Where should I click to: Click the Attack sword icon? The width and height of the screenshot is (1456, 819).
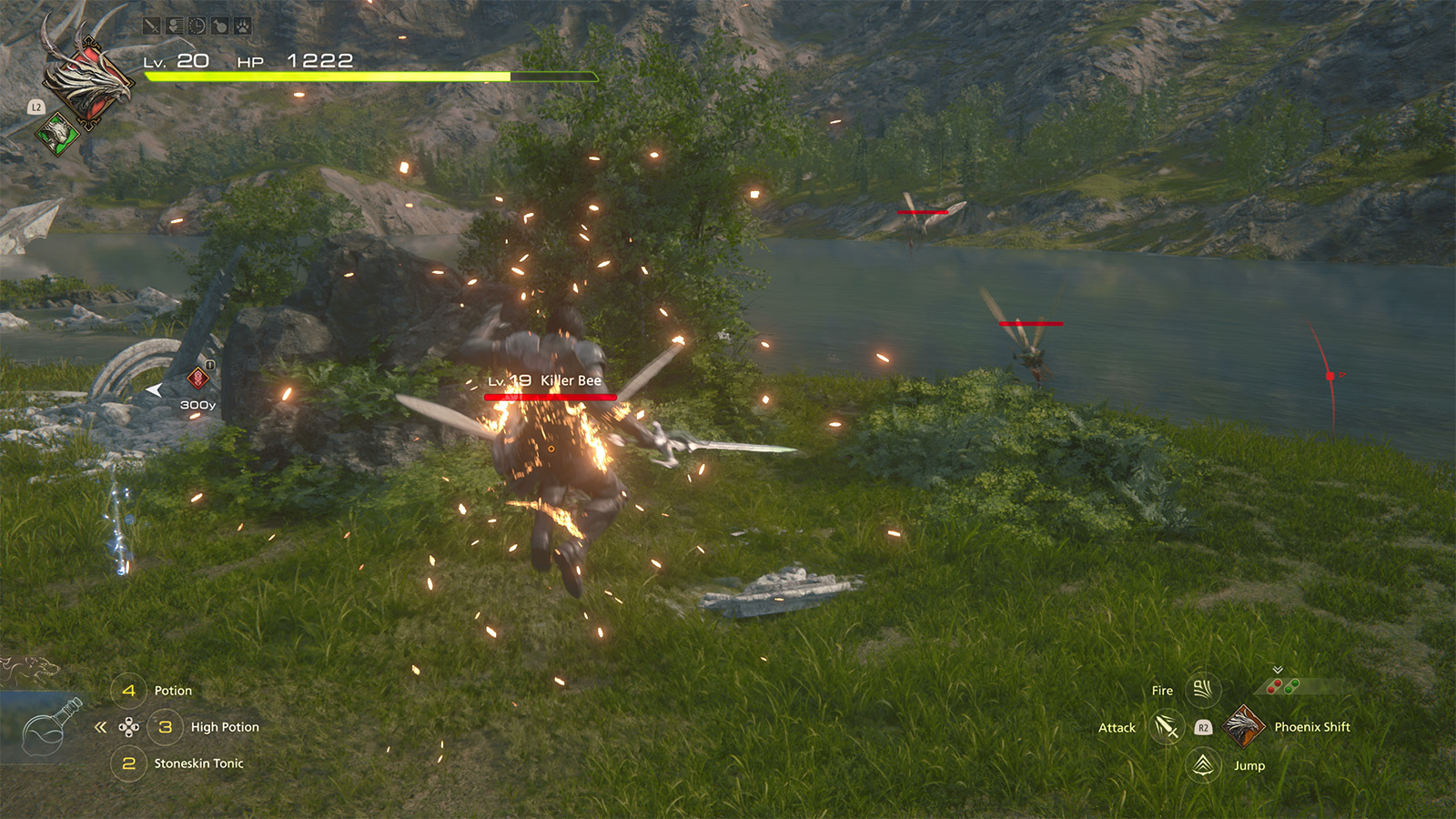(x=1168, y=728)
